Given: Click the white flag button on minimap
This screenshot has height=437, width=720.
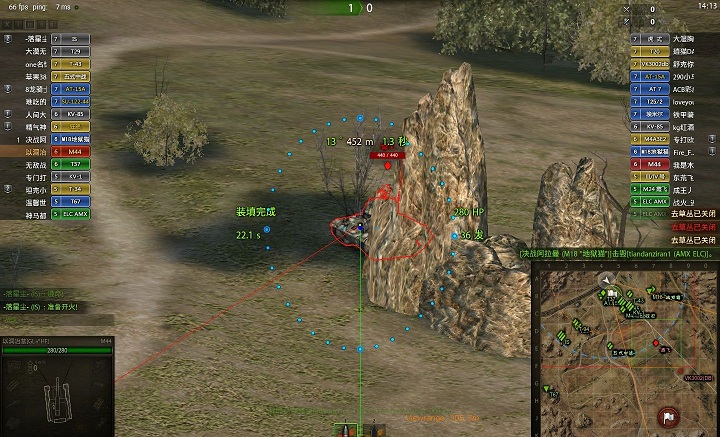Looking at the screenshot, I should [x=667, y=416].
